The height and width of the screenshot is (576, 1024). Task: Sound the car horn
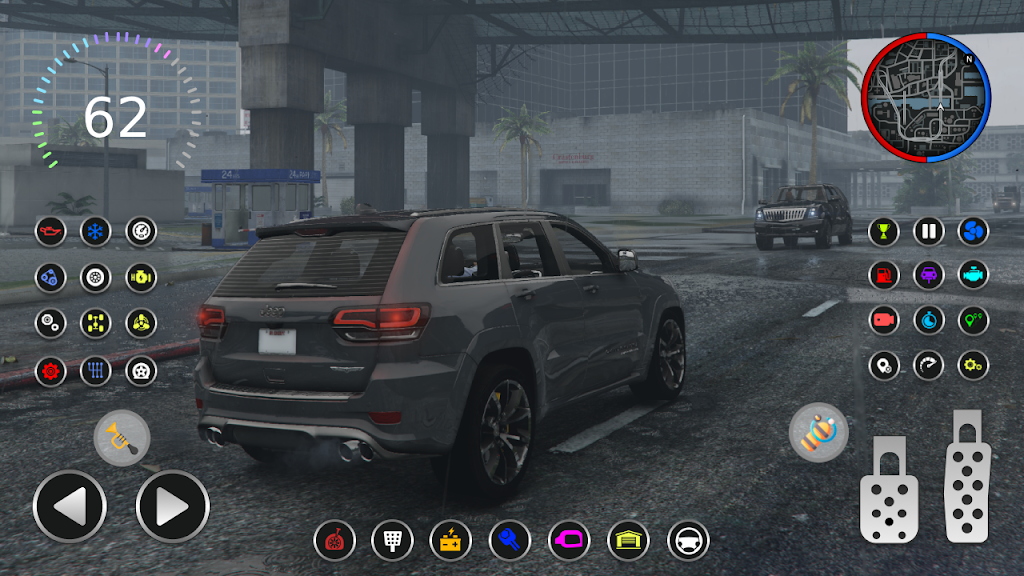(x=122, y=437)
